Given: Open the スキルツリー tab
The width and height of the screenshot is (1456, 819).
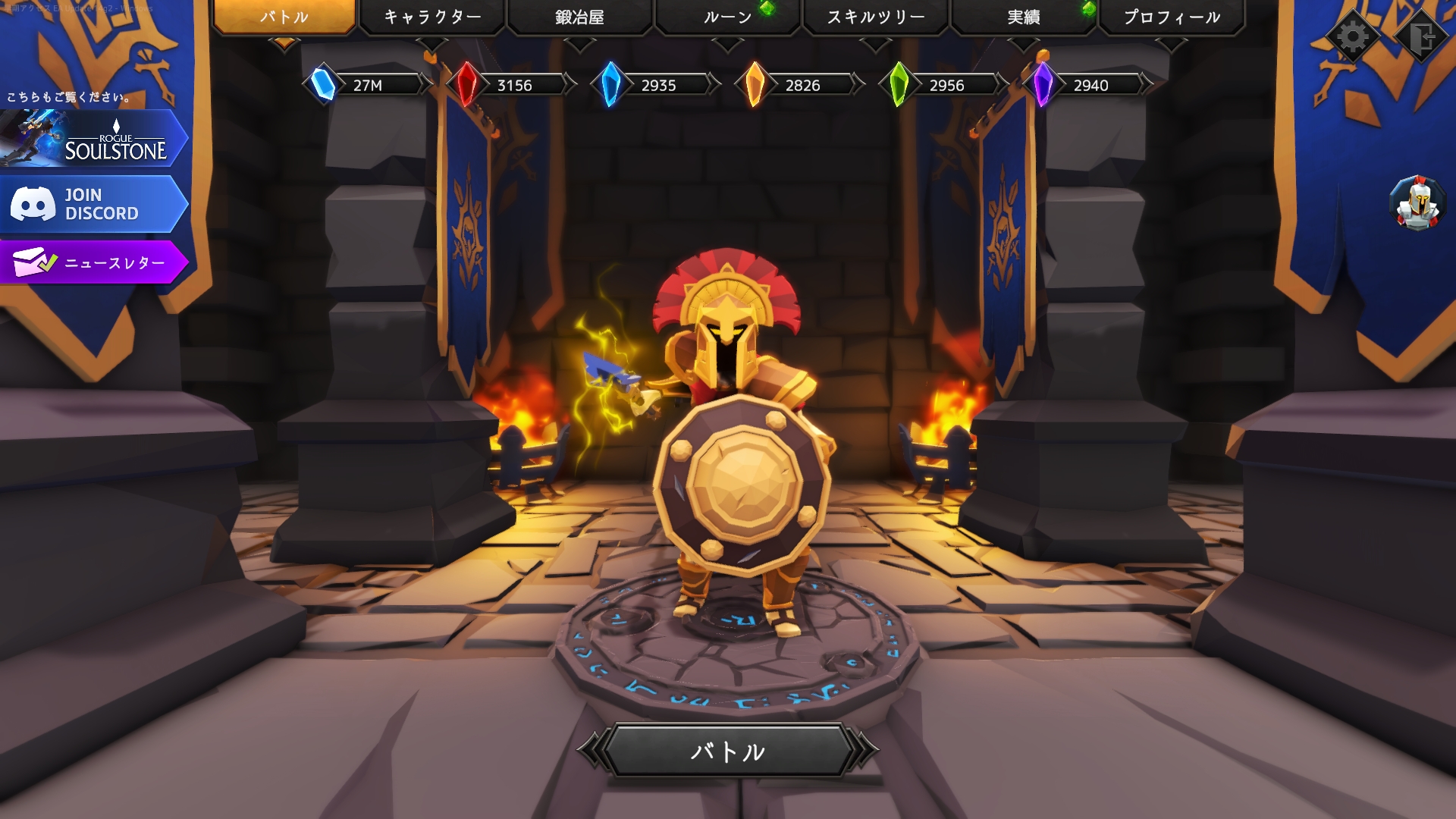Looking at the screenshot, I should tap(875, 17).
